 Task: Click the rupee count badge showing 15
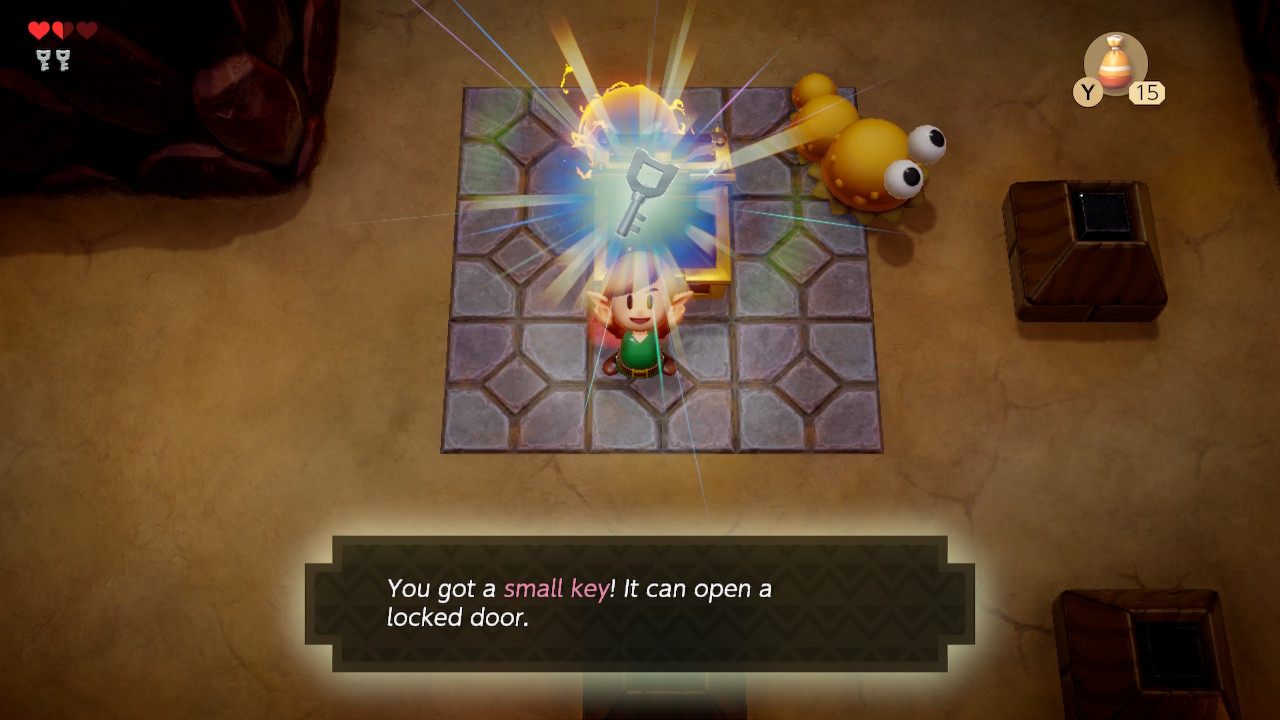click(1149, 93)
